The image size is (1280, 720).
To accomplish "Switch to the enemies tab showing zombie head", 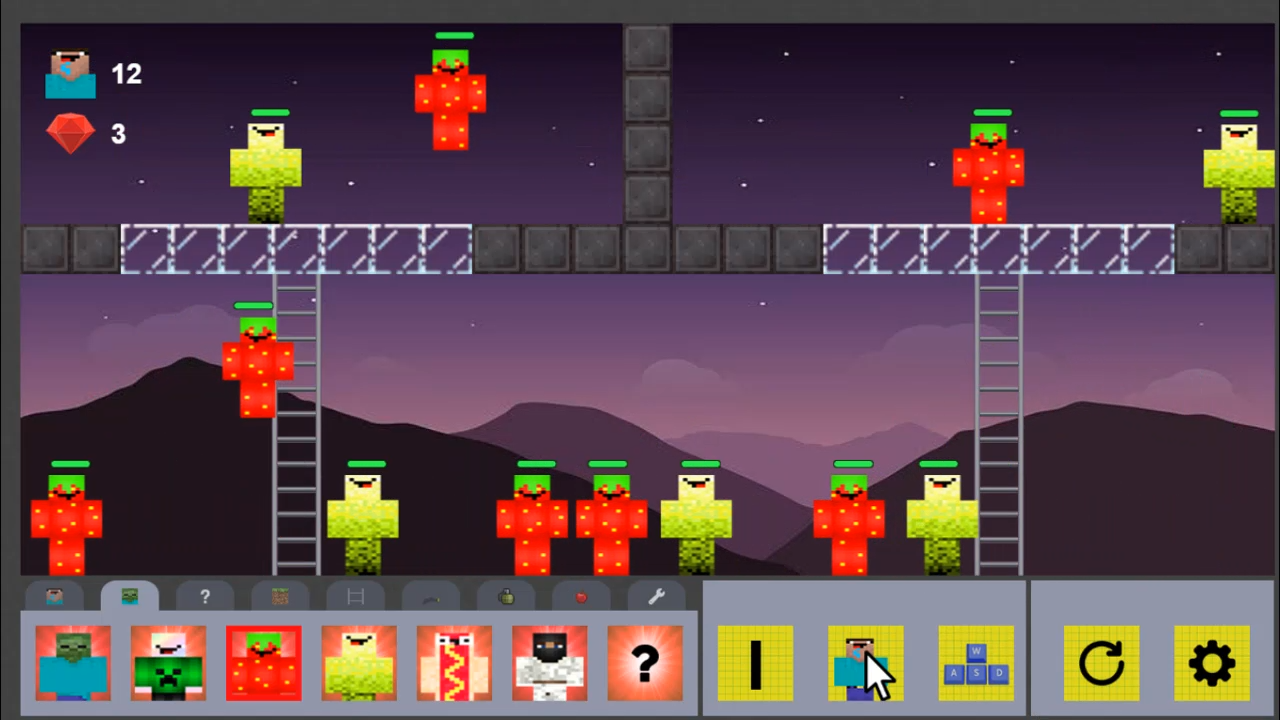I will [x=130, y=597].
